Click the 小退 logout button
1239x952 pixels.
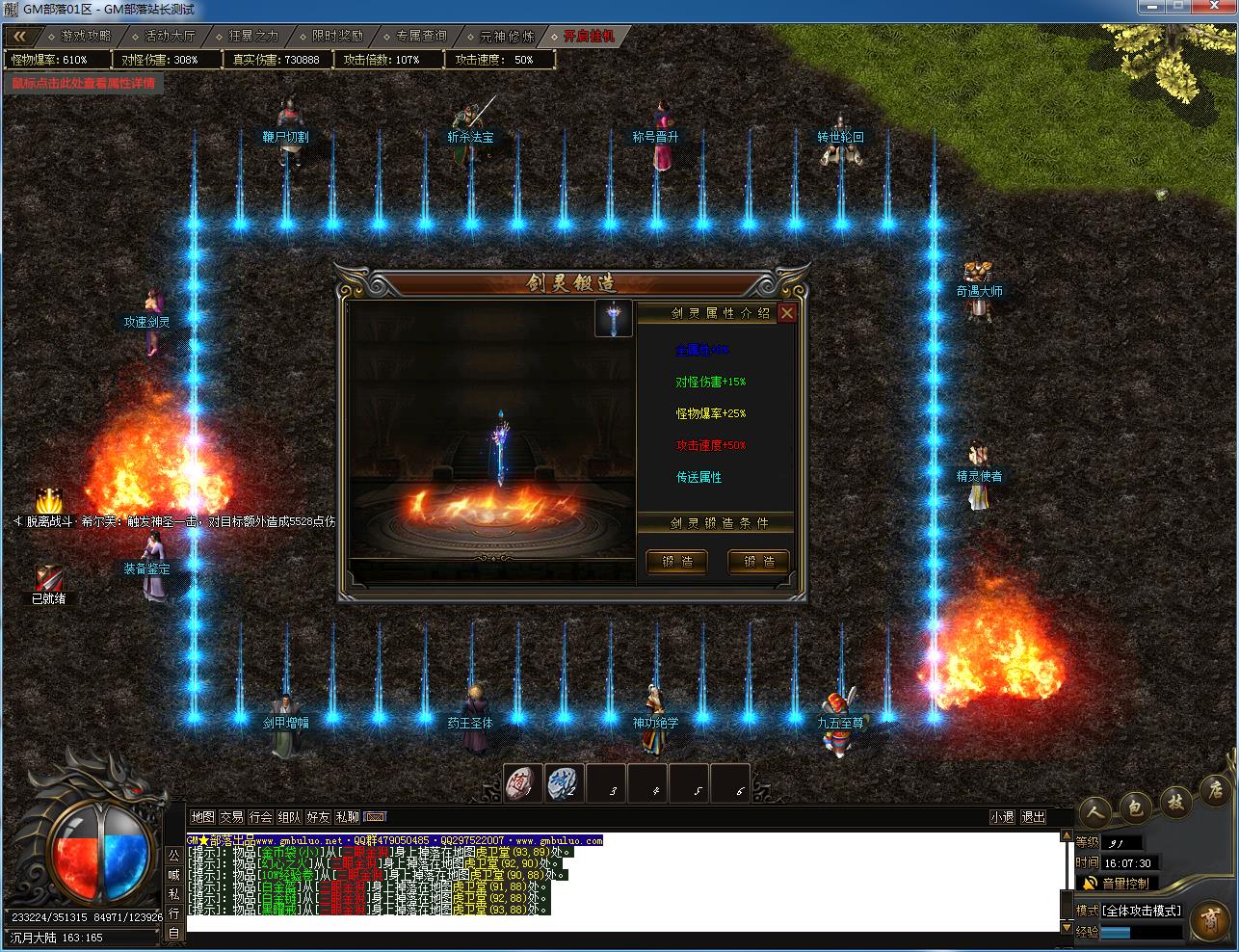click(x=1002, y=817)
